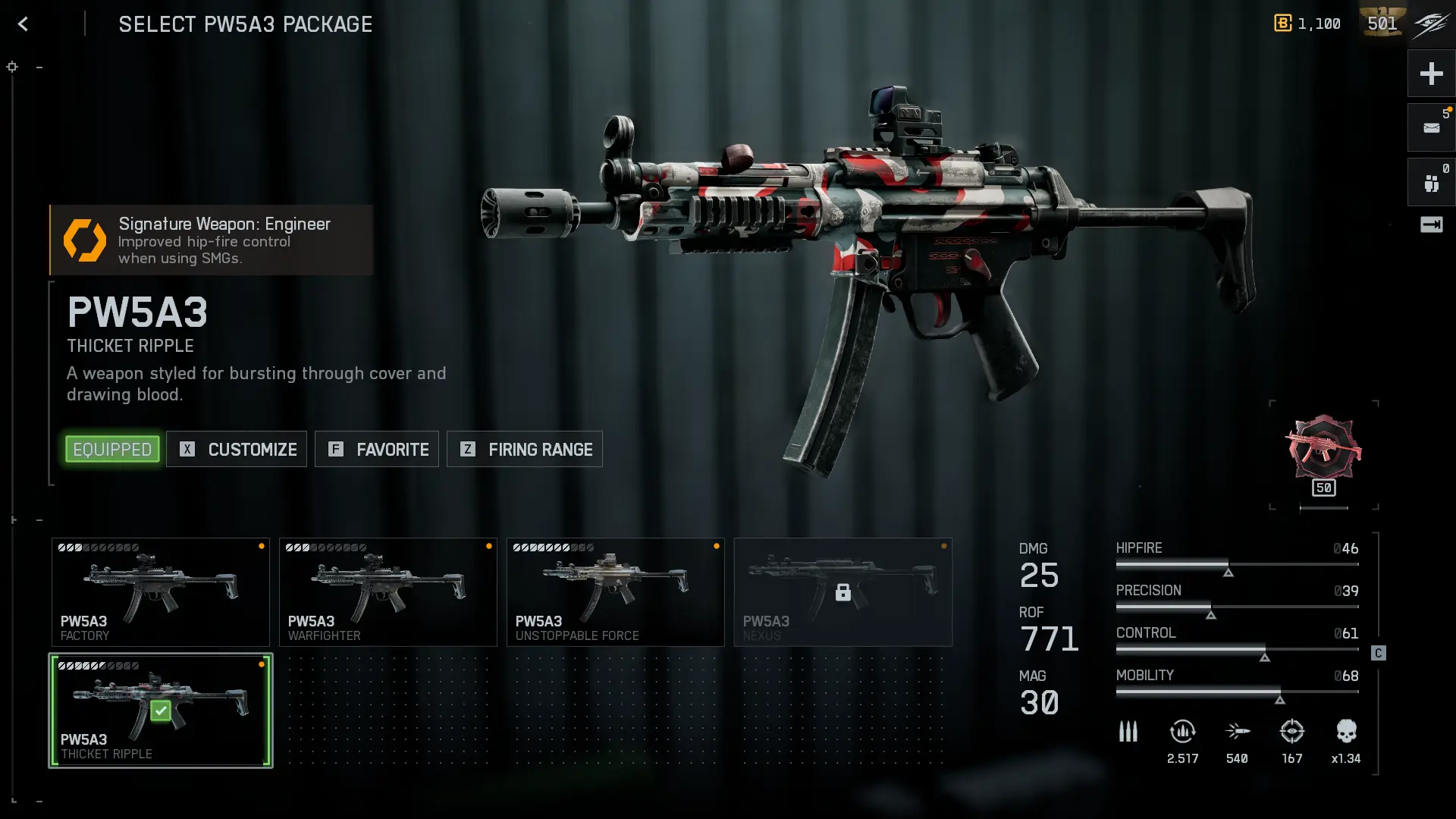The height and width of the screenshot is (819, 1456).
Task: Select the locked PW5A3 Nexus package
Action: (x=843, y=592)
